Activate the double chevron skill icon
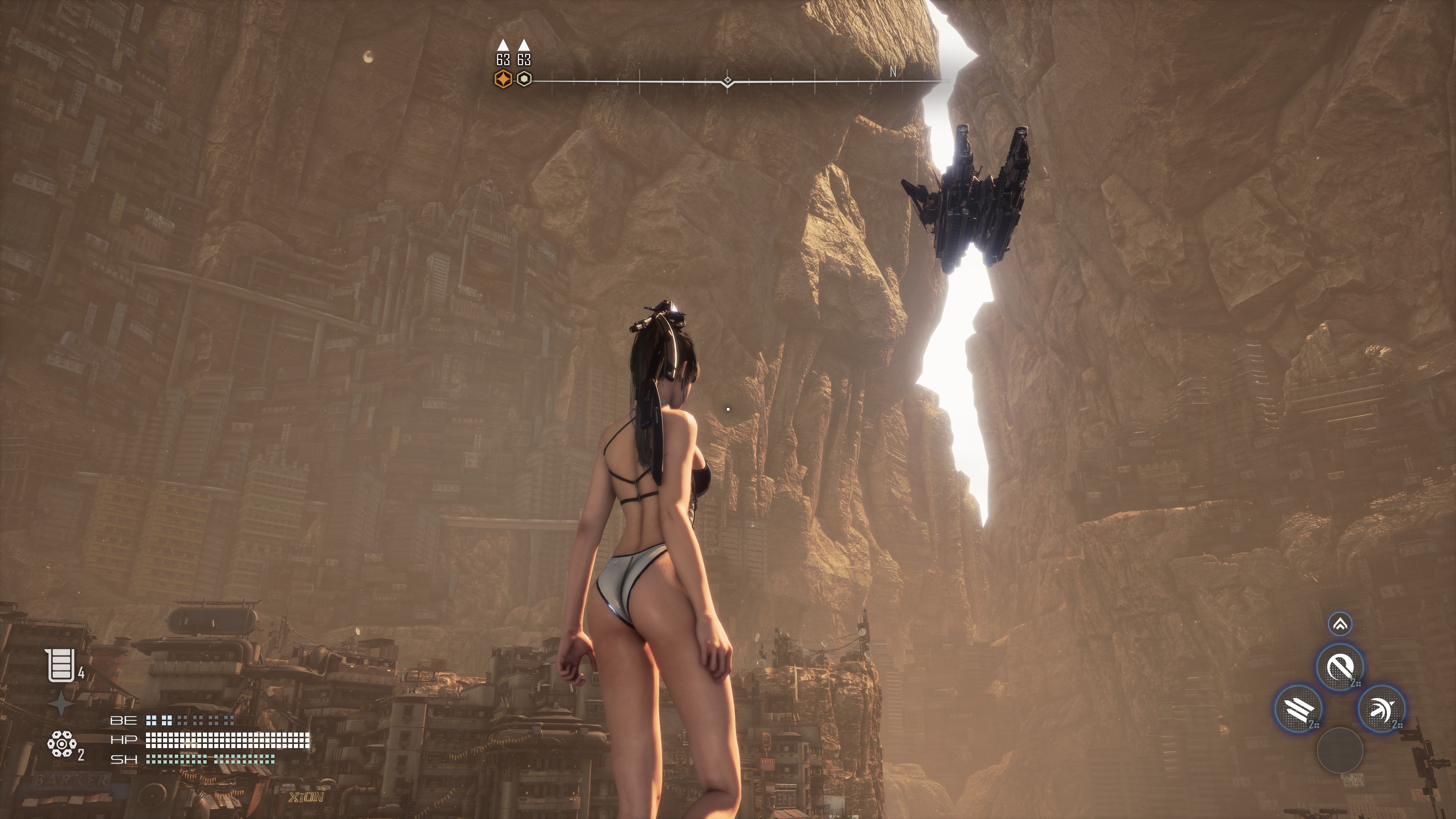 1340,624
